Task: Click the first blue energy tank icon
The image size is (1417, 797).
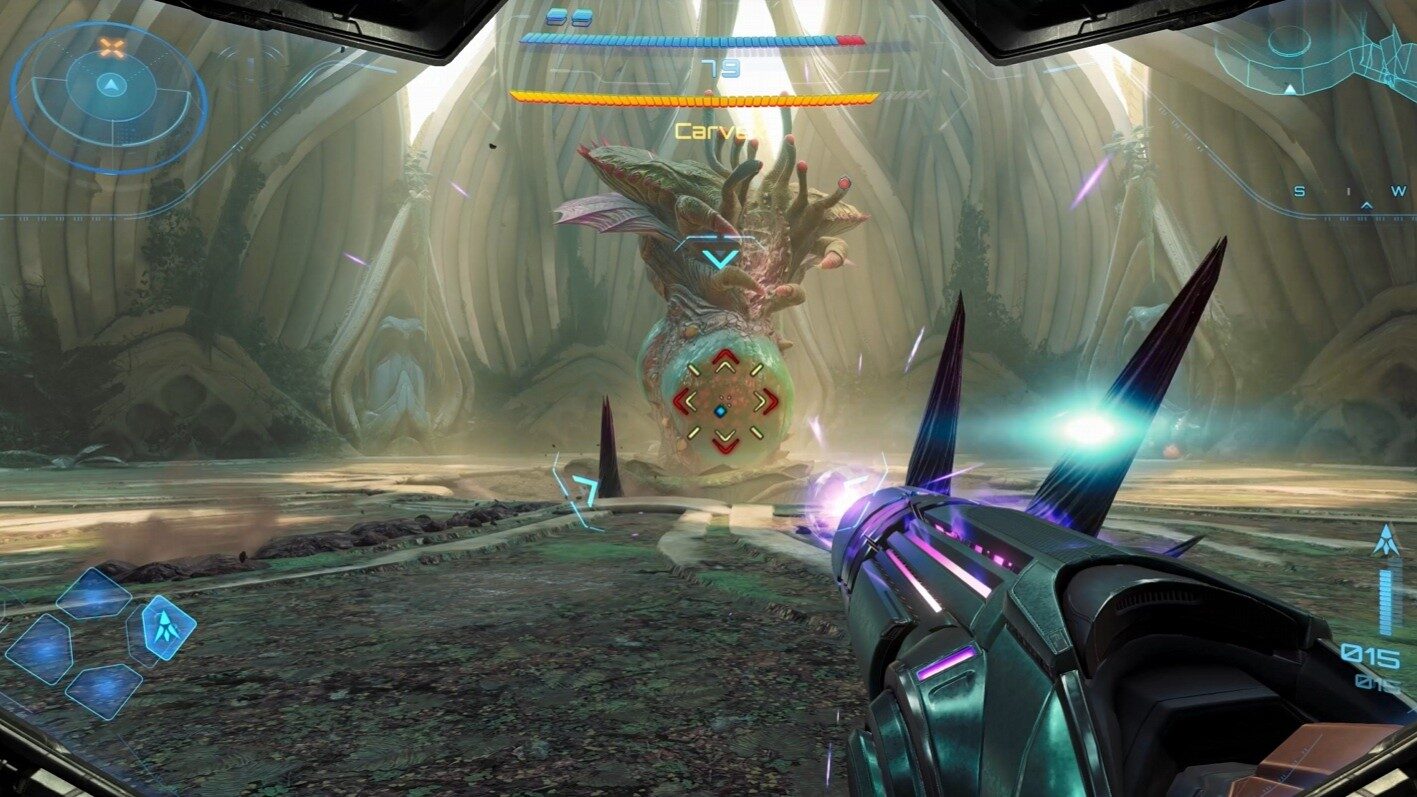Action: 557,16
